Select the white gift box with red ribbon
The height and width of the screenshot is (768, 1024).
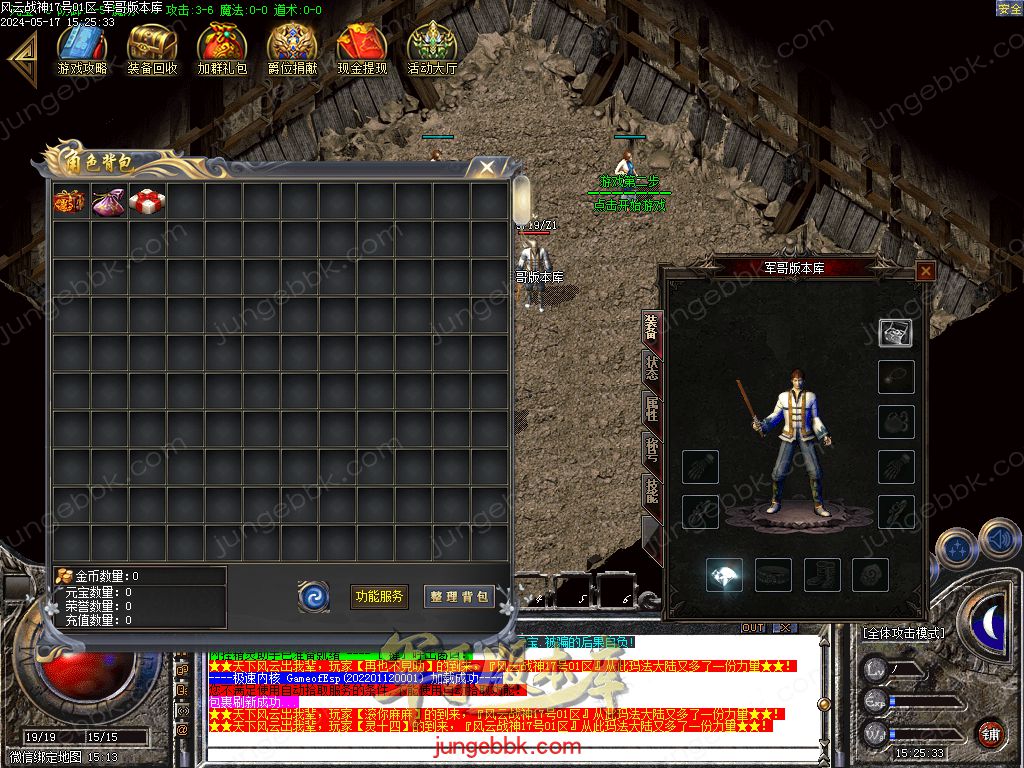[147, 201]
